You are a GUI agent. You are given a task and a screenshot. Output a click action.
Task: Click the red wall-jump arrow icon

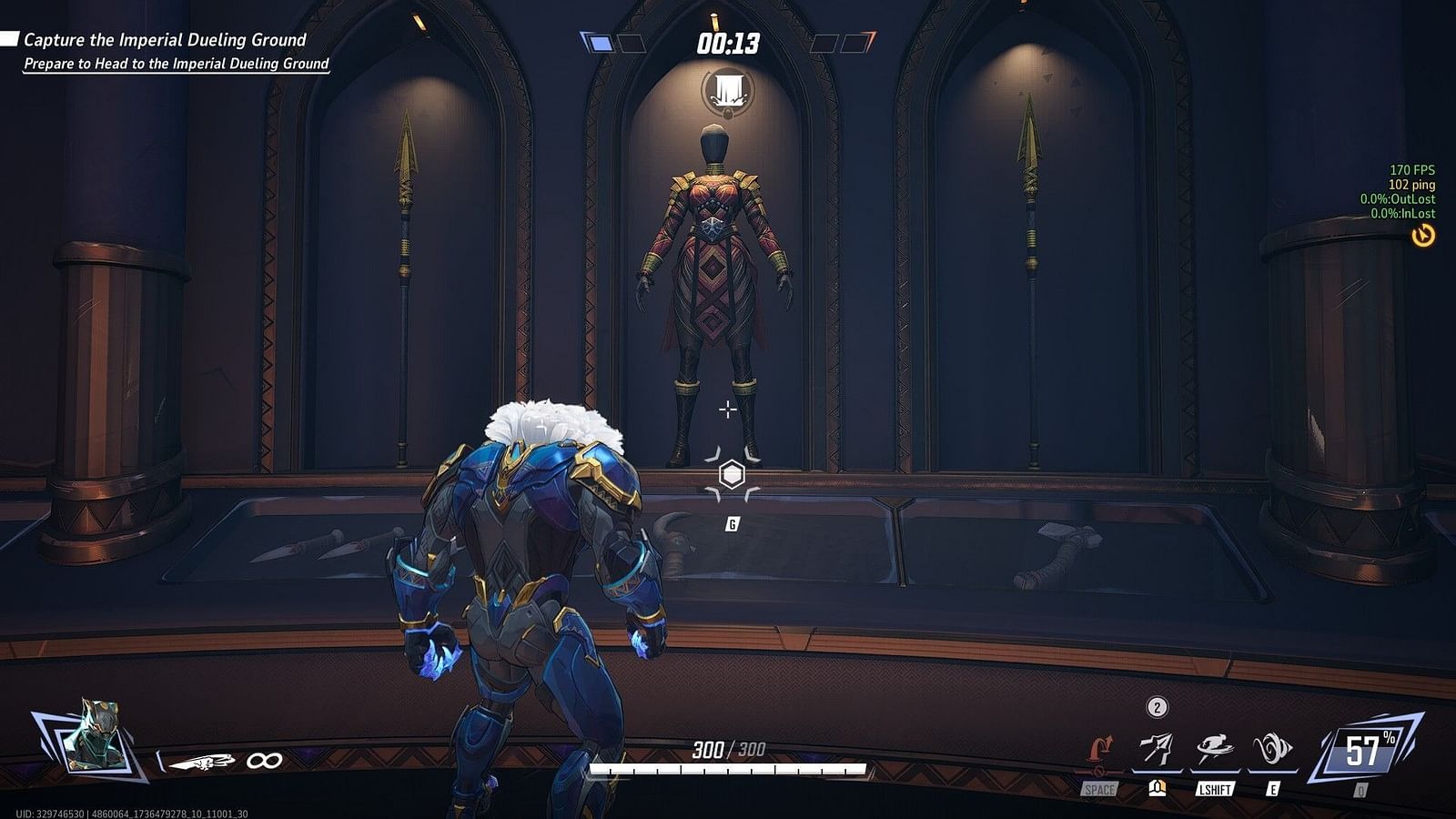[1099, 753]
